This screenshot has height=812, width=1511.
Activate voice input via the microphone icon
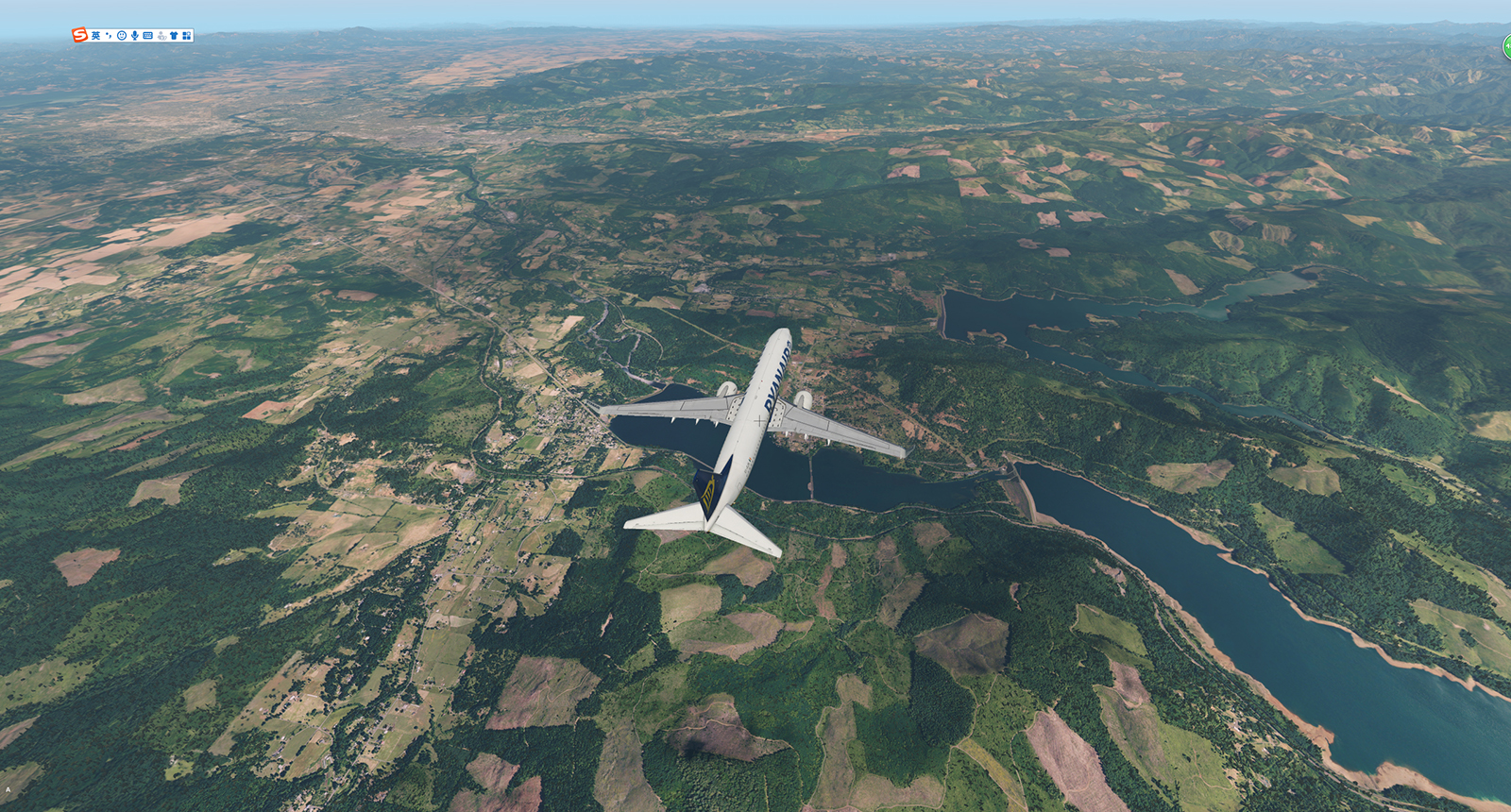[x=134, y=35]
